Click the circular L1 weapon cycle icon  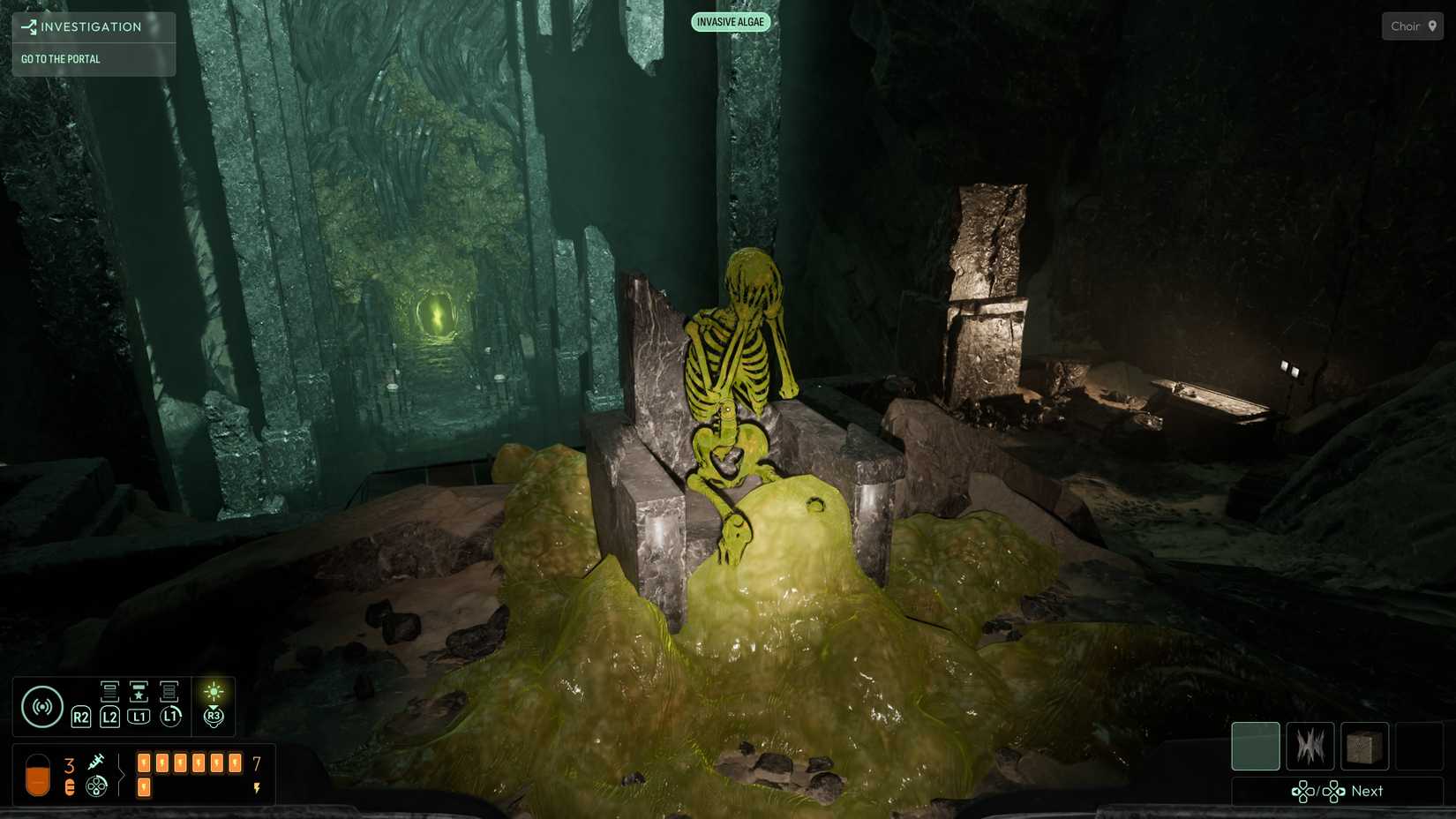coord(171,716)
